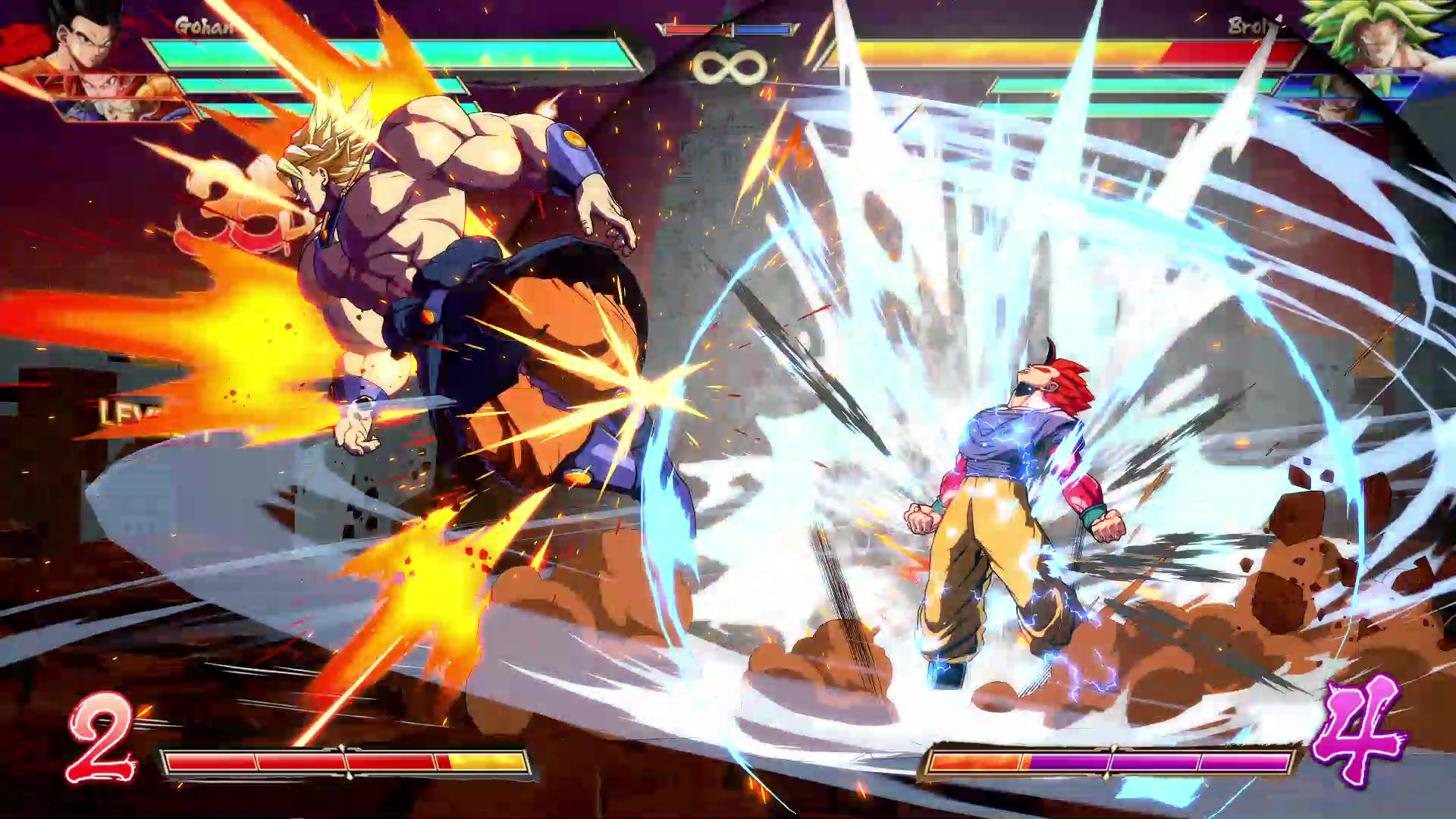
Task: Click the infinity timer symbol at top center
Action: pyautogui.click(x=730, y=64)
